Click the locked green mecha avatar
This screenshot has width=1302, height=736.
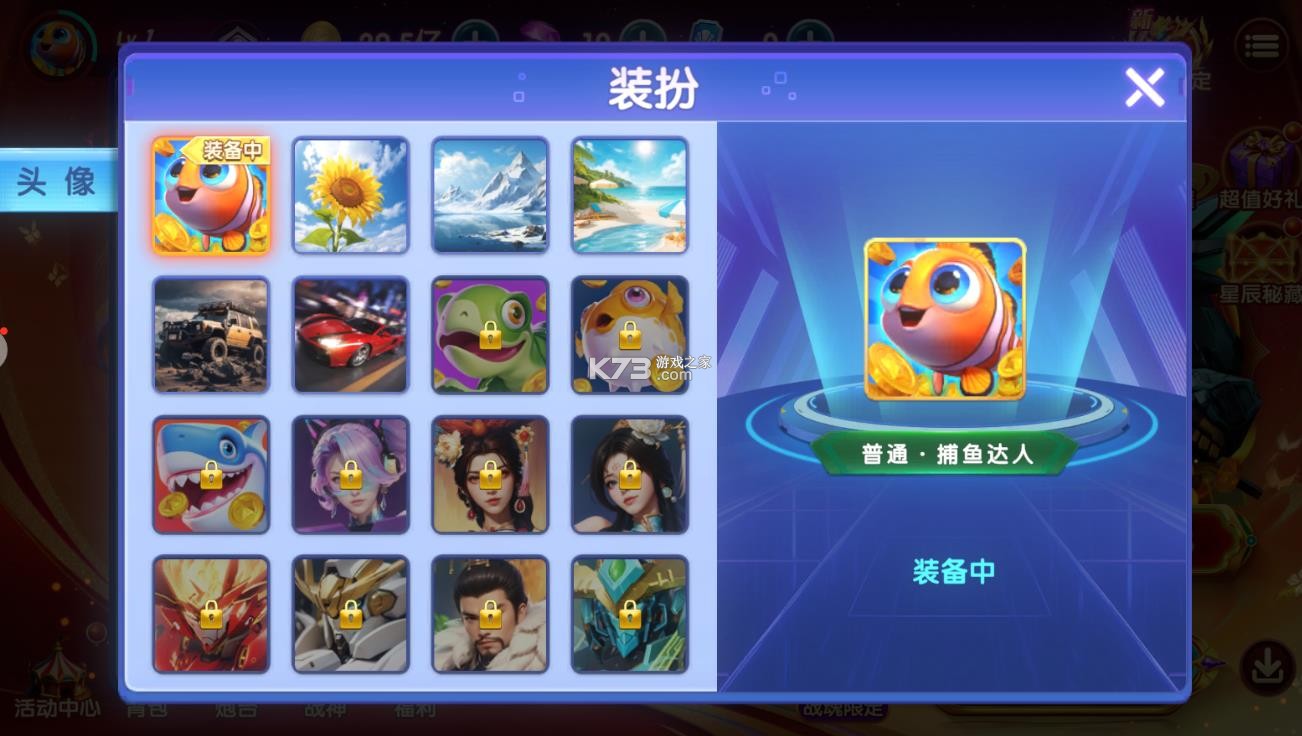(629, 612)
